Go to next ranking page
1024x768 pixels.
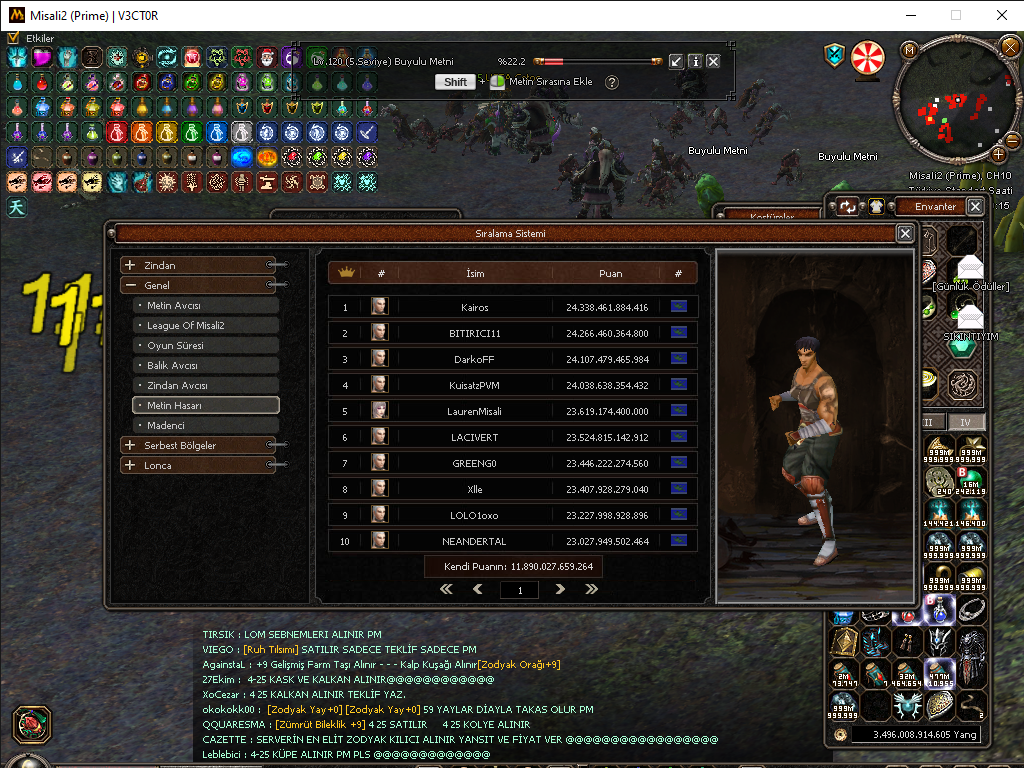click(560, 590)
